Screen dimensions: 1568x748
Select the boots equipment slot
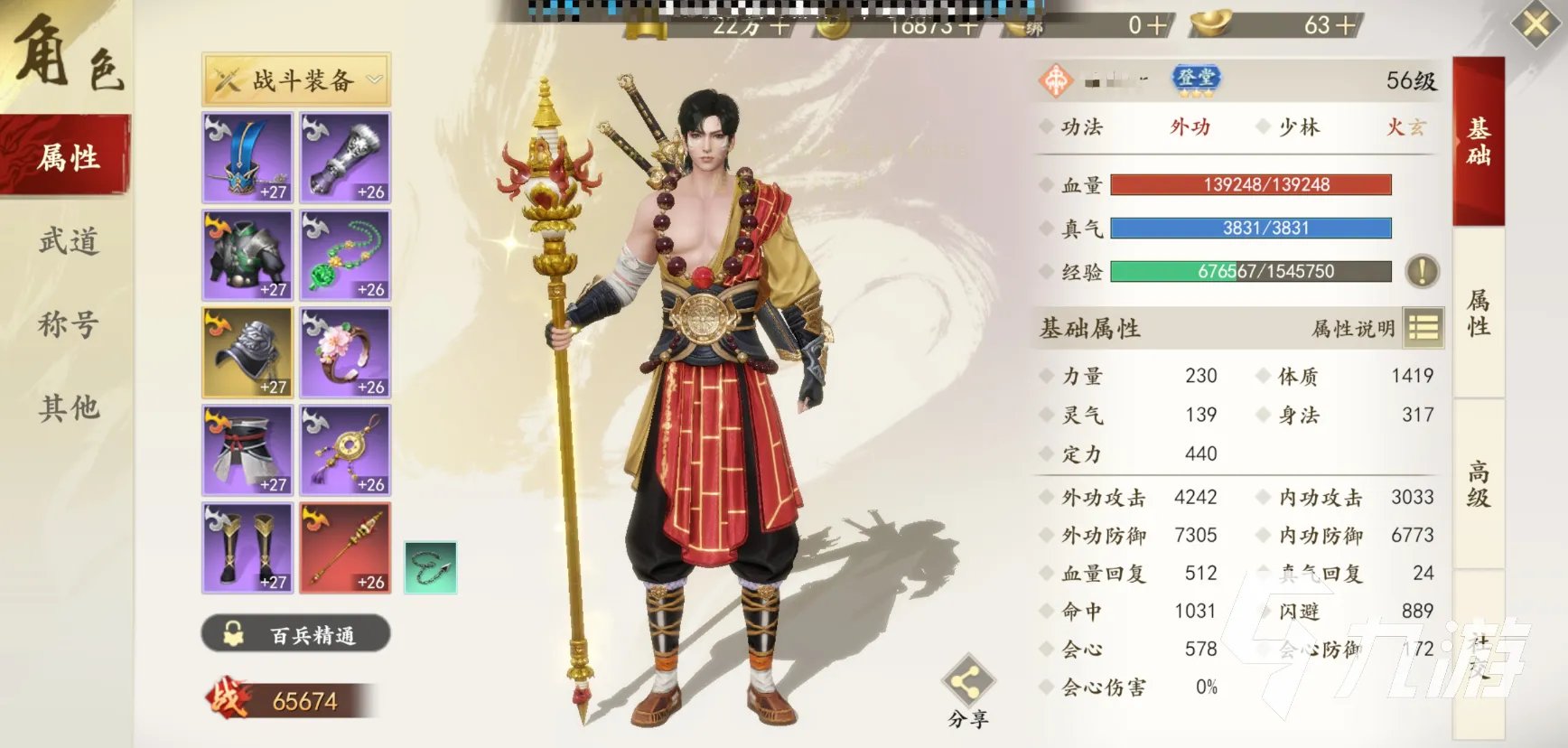coord(247,547)
